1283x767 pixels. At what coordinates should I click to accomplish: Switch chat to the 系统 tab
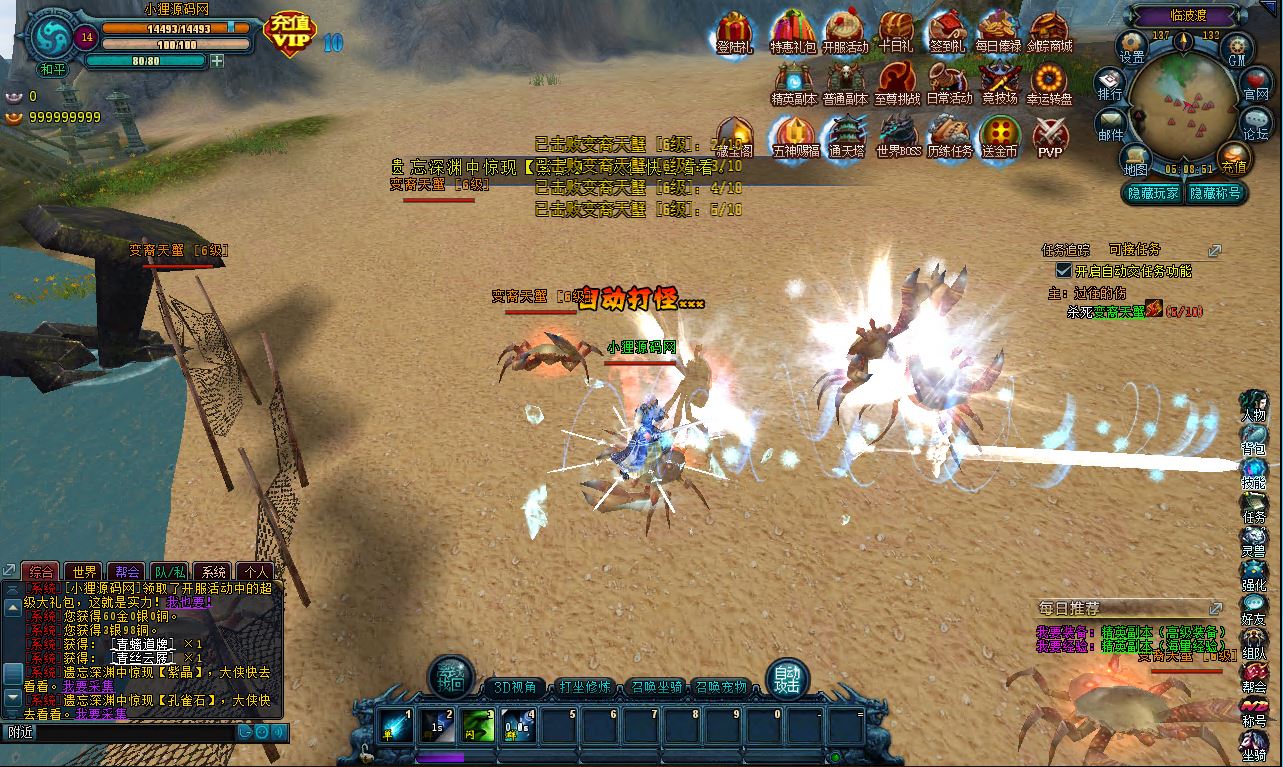(x=213, y=572)
